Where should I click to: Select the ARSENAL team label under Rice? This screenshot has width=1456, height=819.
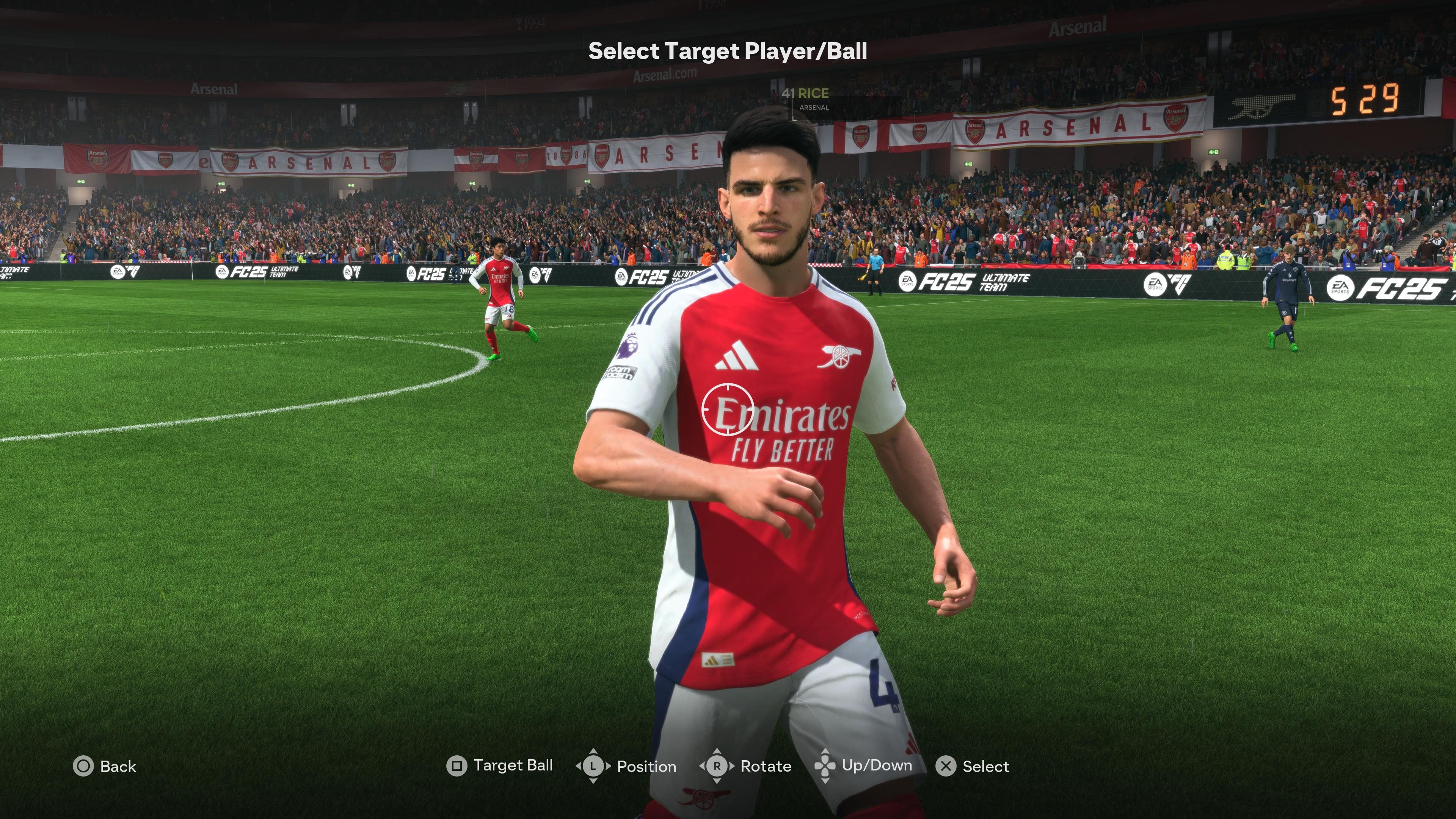pyautogui.click(x=814, y=108)
